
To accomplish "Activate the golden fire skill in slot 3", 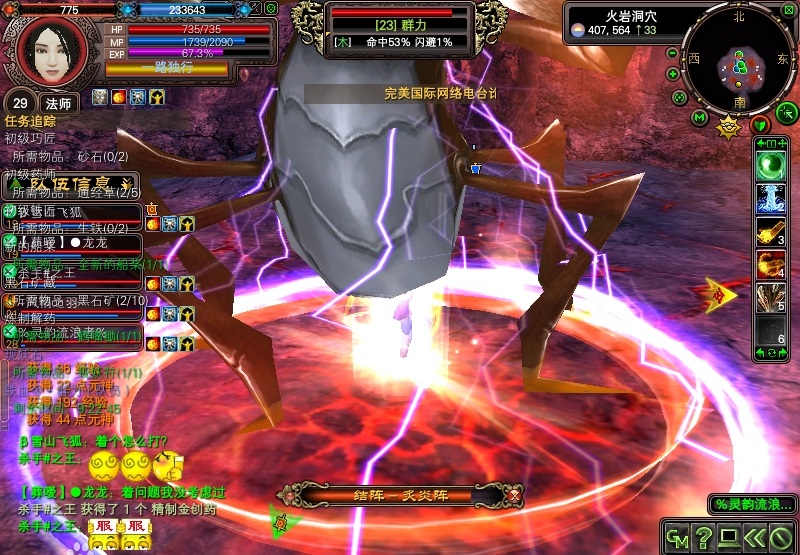I will coord(771,231).
